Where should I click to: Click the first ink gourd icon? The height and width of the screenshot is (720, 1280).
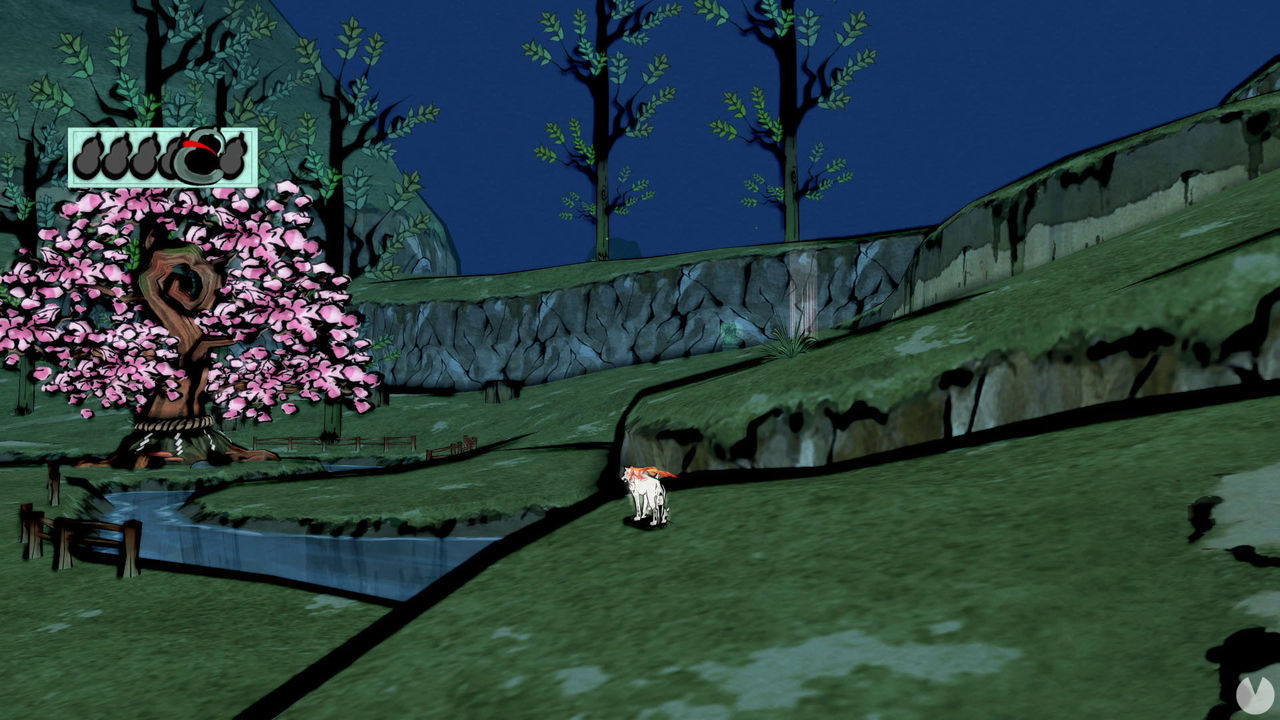pyautogui.click(x=89, y=157)
